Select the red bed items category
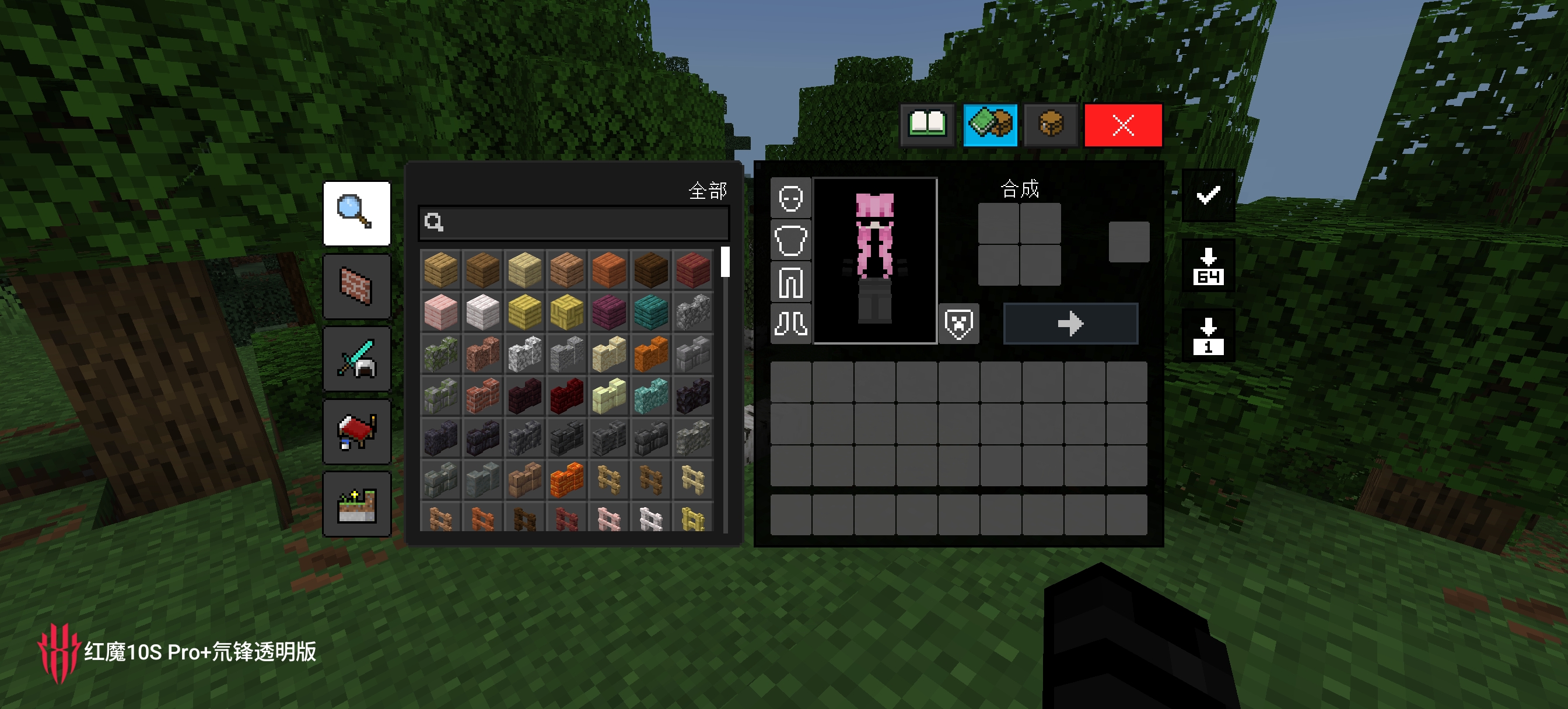This screenshot has width=1568, height=709. pyautogui.click(x=356, y=431)
